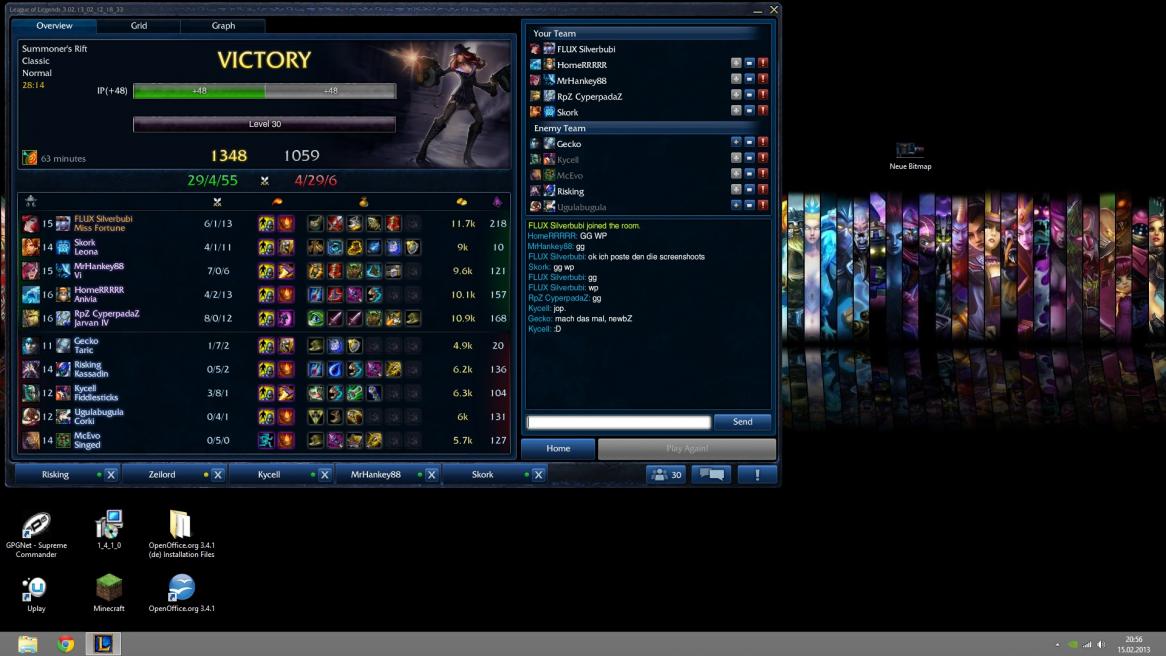Open the exclamation notifications button
The width and height of the screenshot is (1166, 656).
757,475
